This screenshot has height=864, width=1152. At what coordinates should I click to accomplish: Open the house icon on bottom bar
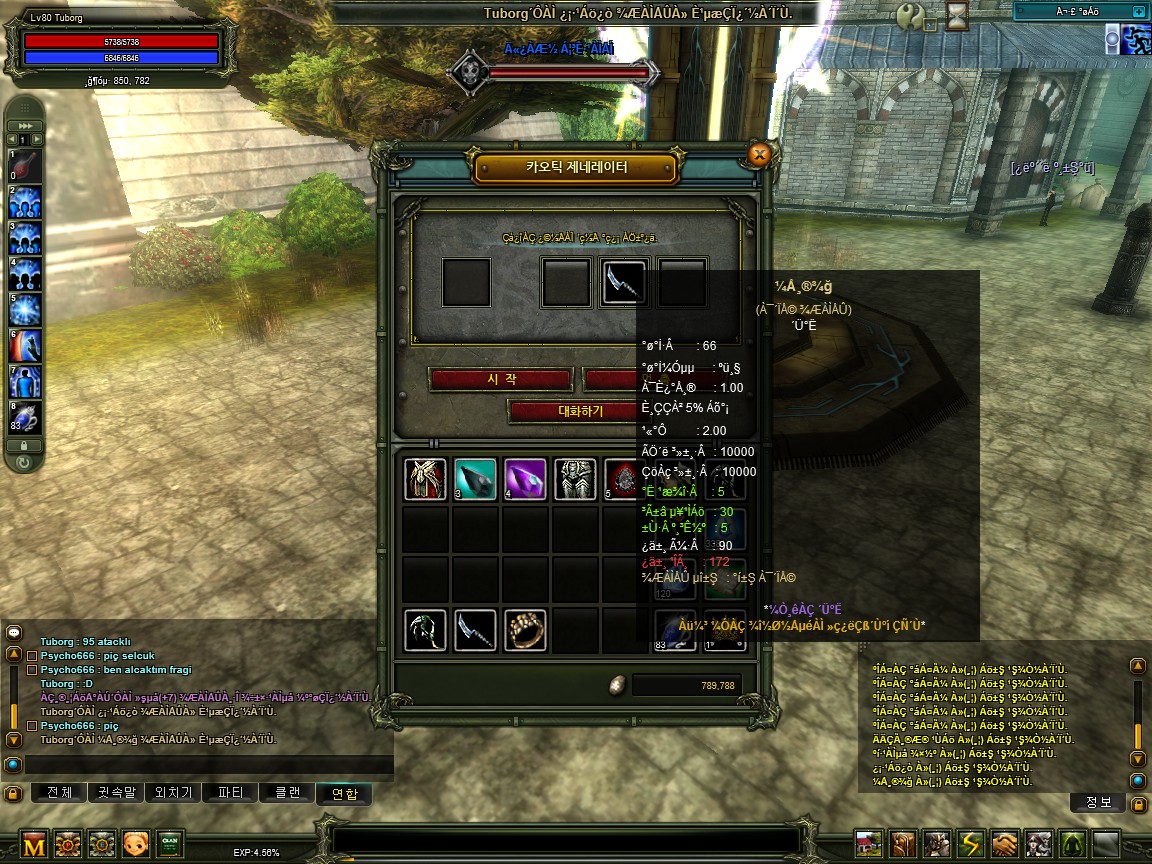[870, 844]
